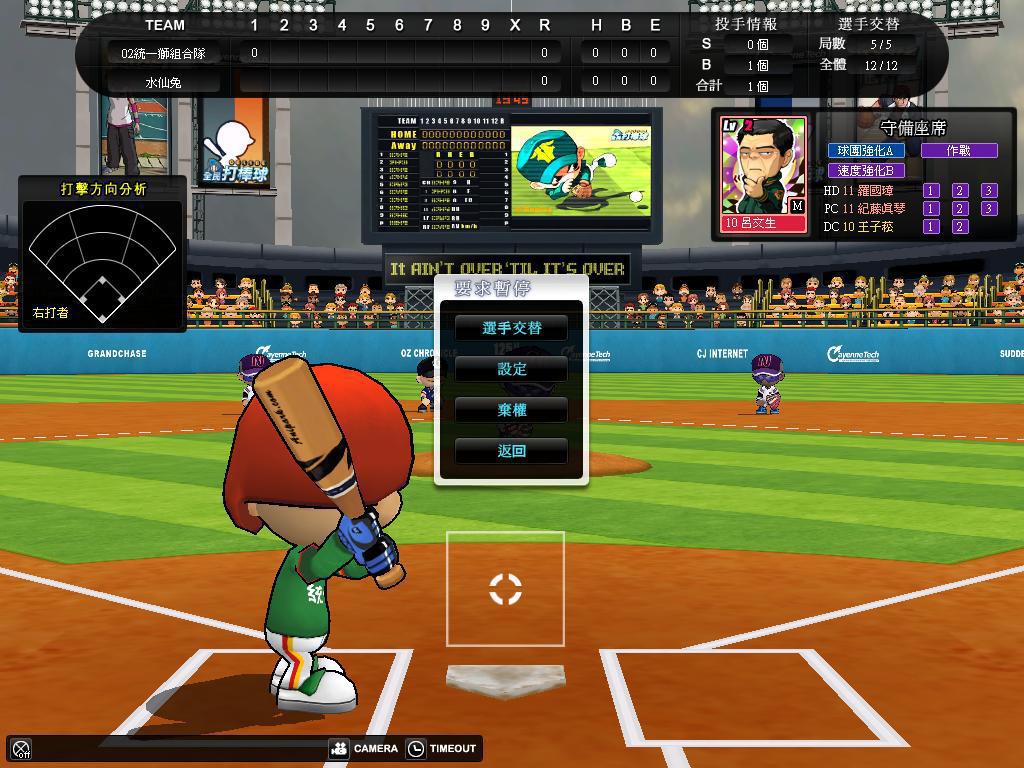
Task: Select the 作戰 strategy button
Action: 958,150
